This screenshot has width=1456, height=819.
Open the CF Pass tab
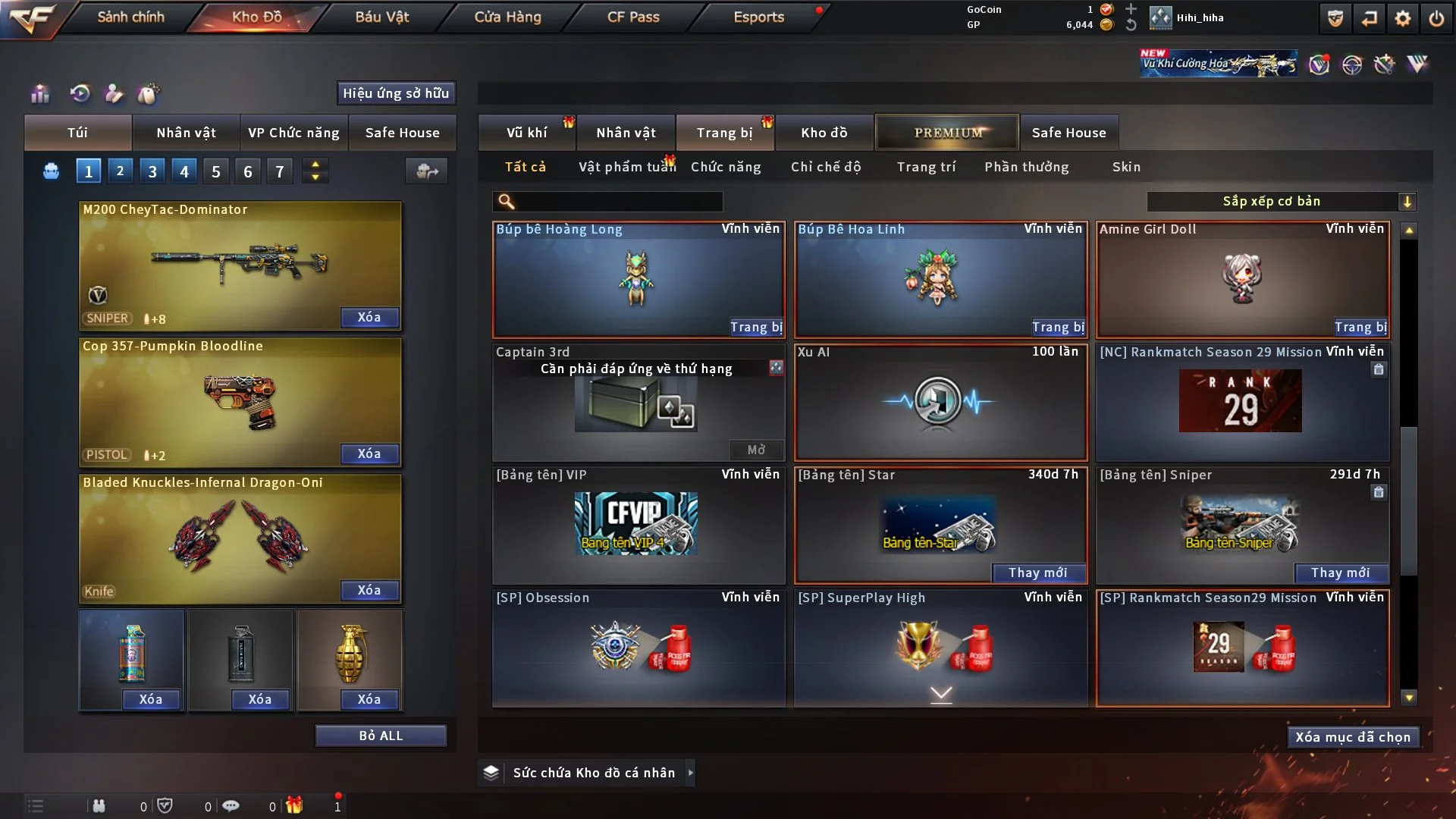633,17
